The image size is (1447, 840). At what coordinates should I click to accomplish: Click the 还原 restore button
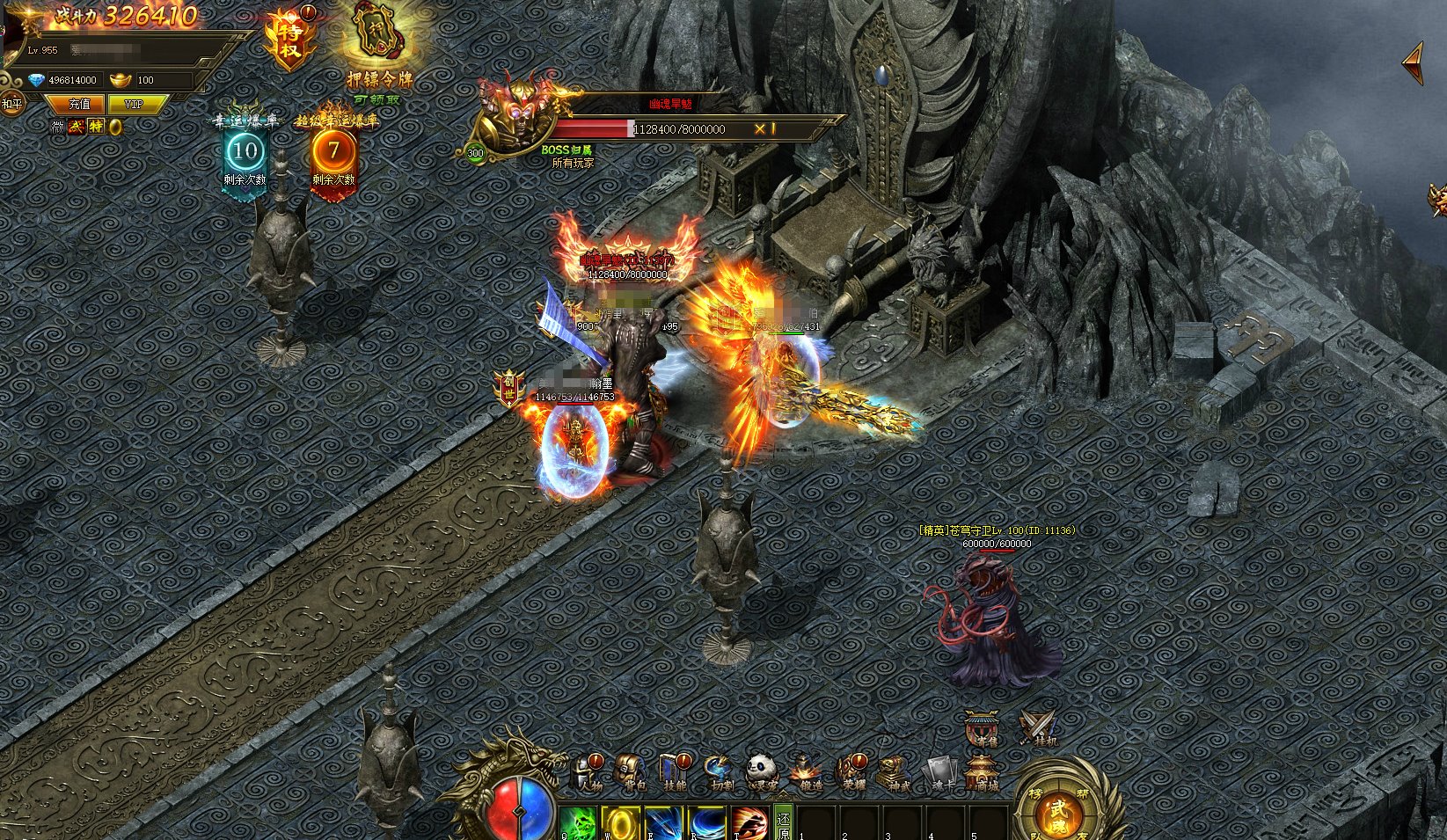pyautogui.click(x=783, y=822)
